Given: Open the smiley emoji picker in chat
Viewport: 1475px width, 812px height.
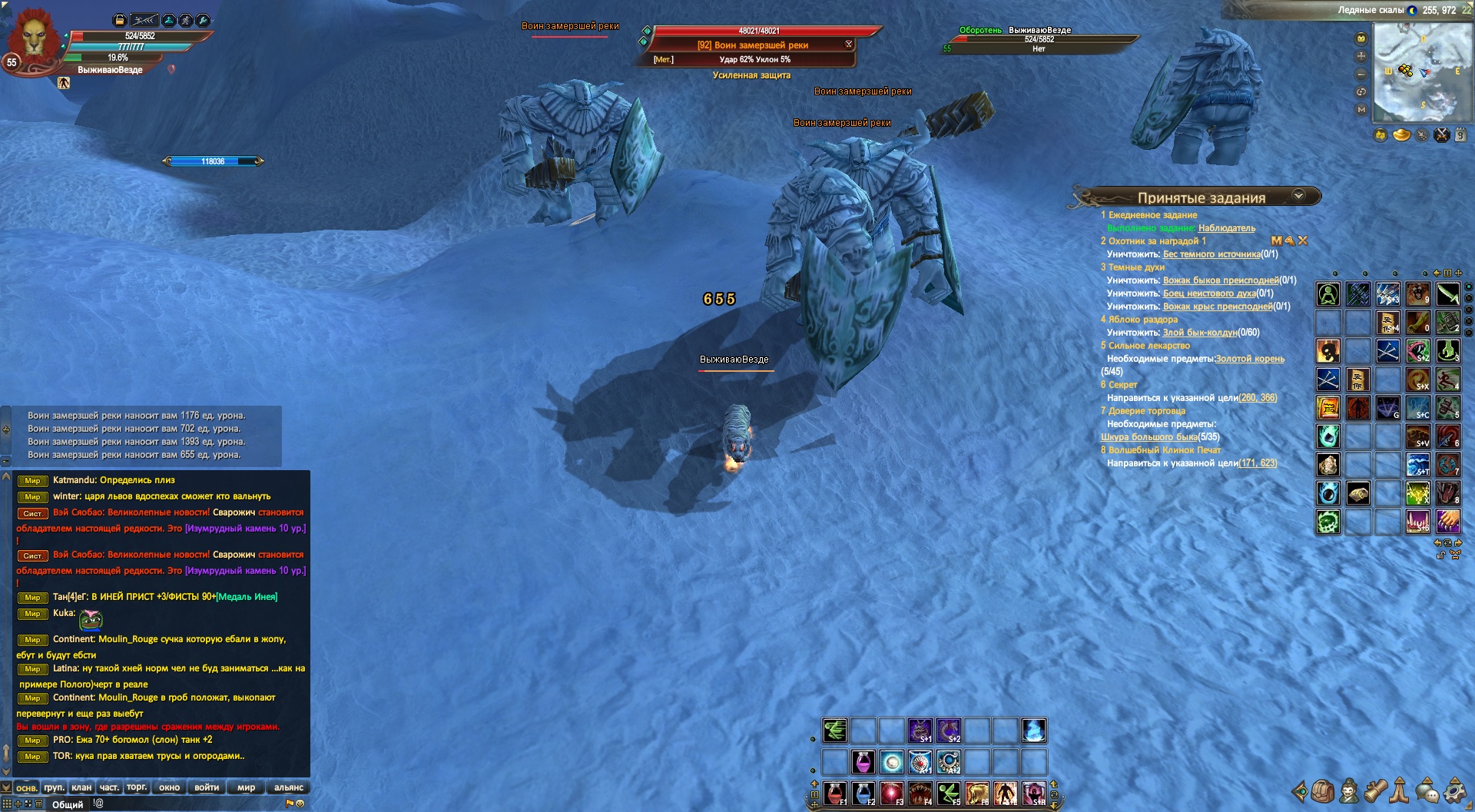Looking at the screenshot, I should click(x=300, y=804).
